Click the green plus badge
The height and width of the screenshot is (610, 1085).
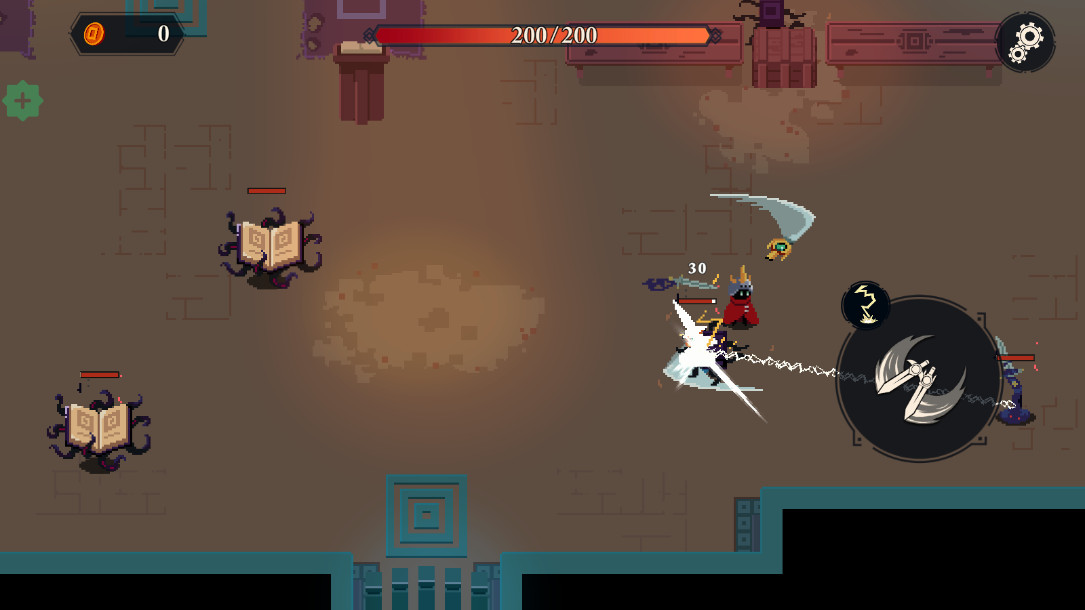22,101
